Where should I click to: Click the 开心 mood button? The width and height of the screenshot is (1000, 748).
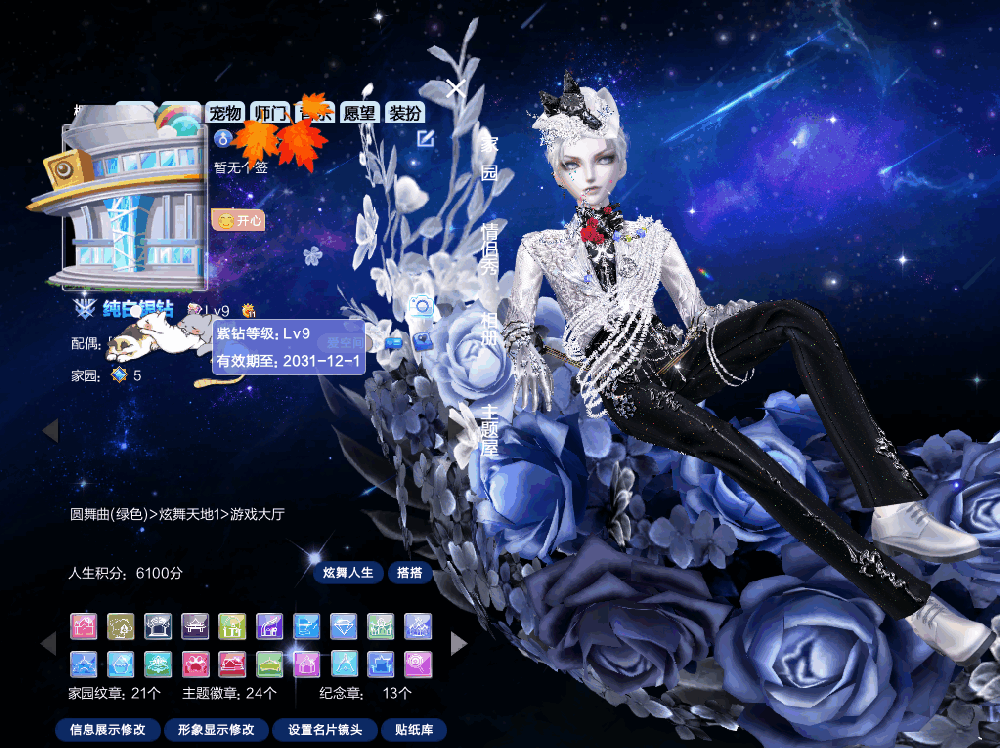pos(239,219)
